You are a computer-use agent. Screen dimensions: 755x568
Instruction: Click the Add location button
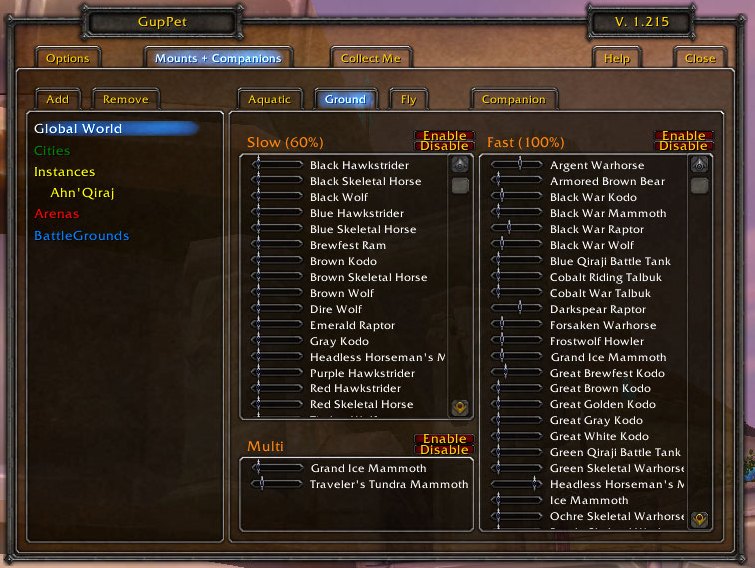tap(57, 99)
